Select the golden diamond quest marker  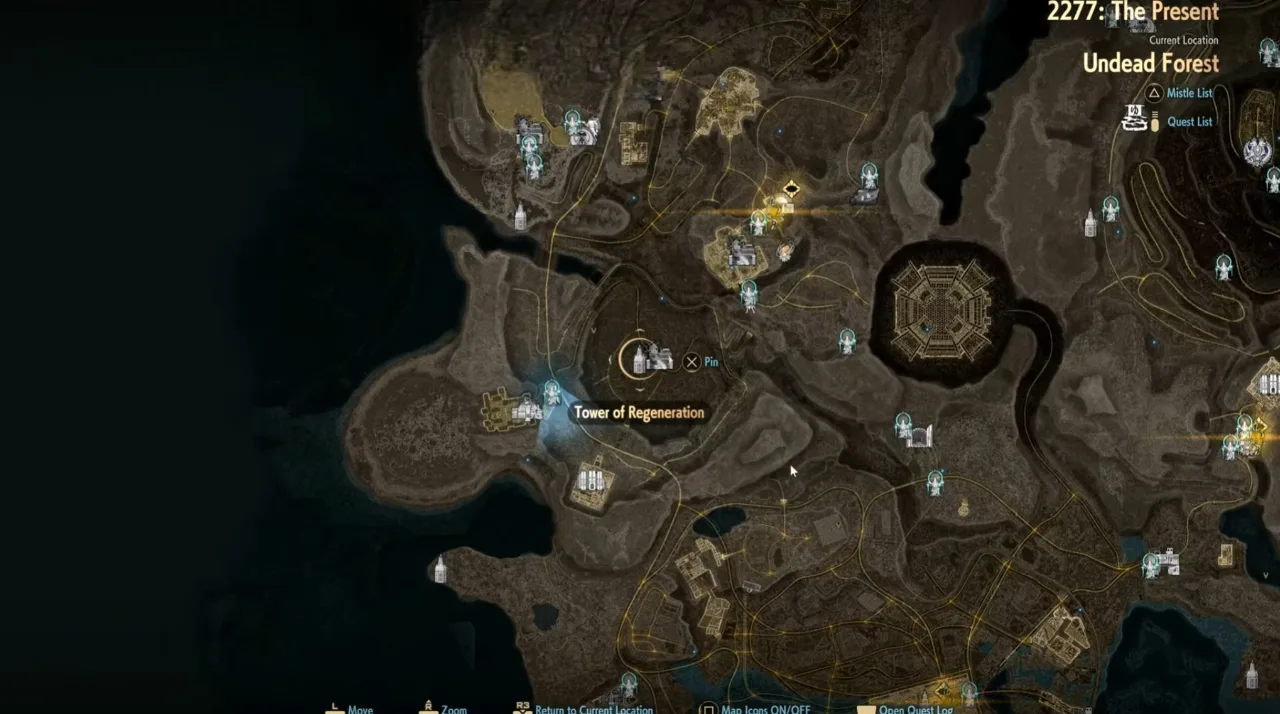pyautogui.click(x=791, y=189)
